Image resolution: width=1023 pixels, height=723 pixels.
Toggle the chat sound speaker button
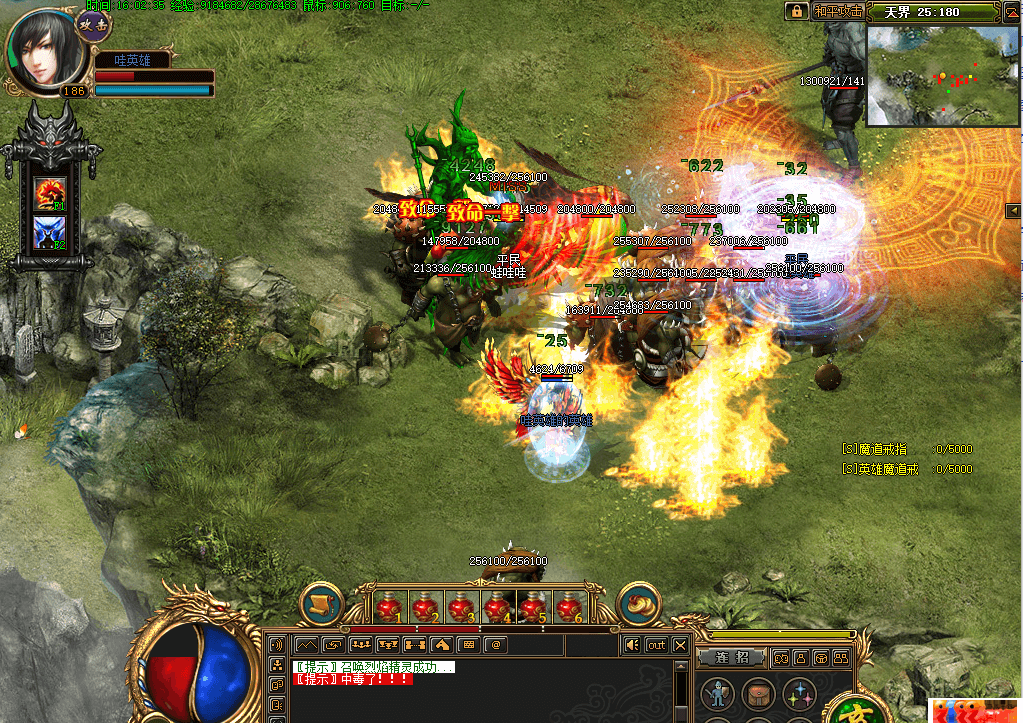tap(631, 645)
